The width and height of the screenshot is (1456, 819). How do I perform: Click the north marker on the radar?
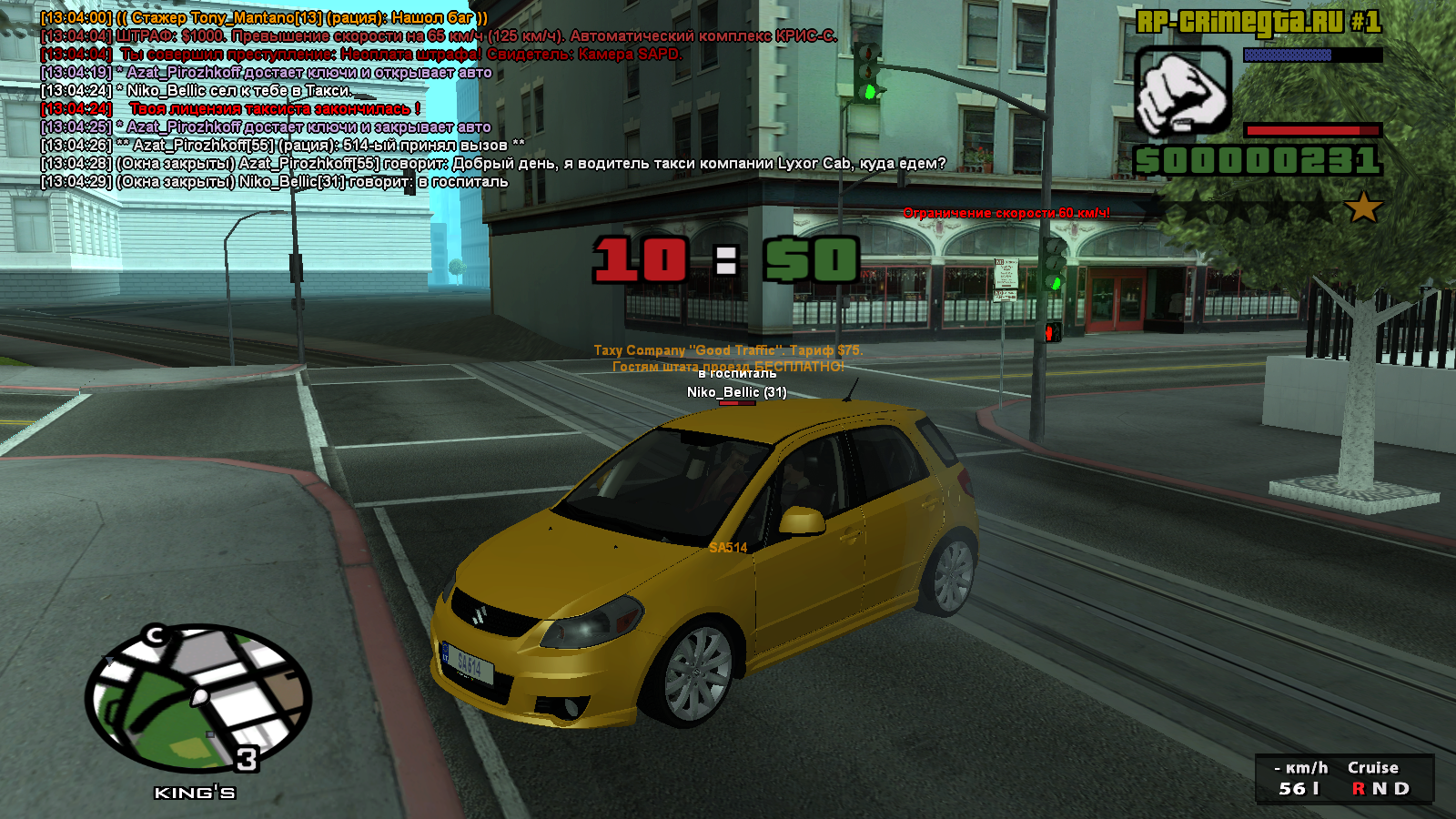157,634
